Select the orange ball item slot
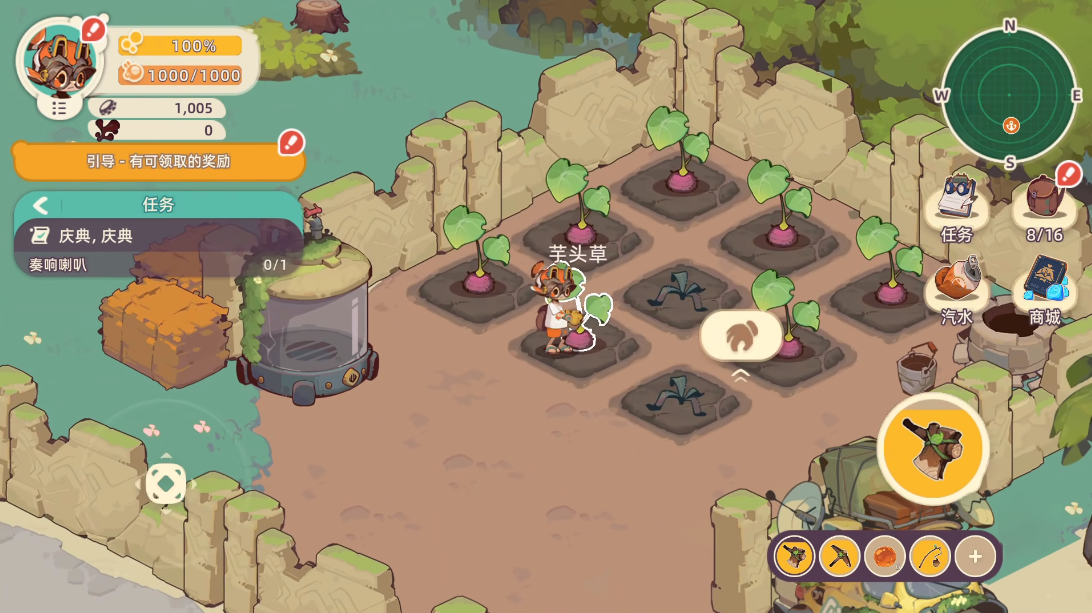Viewport: 1092px width, 613px height. pyautogui.click(x=885, y=556)
